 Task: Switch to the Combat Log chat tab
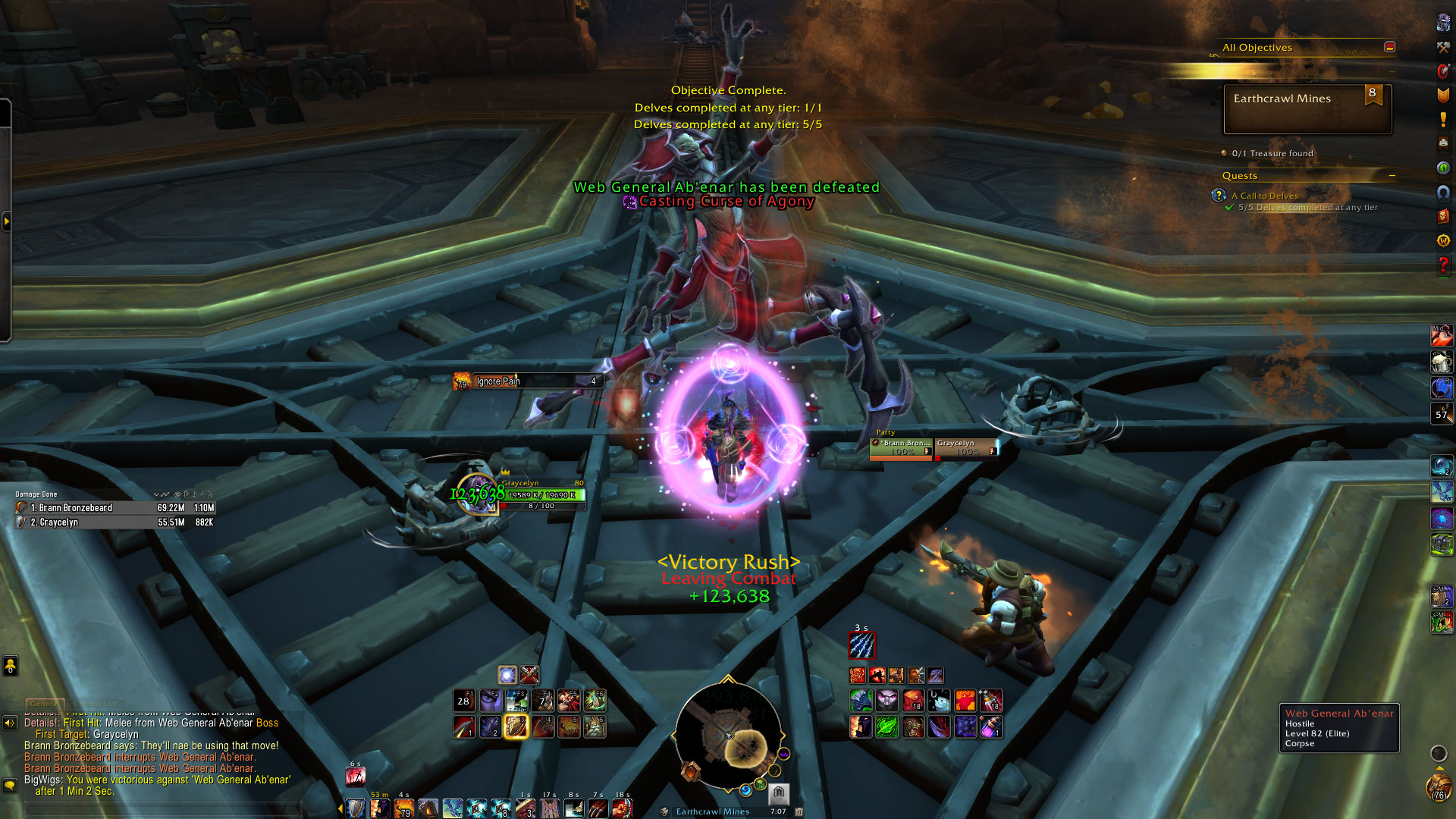[97, 704]
